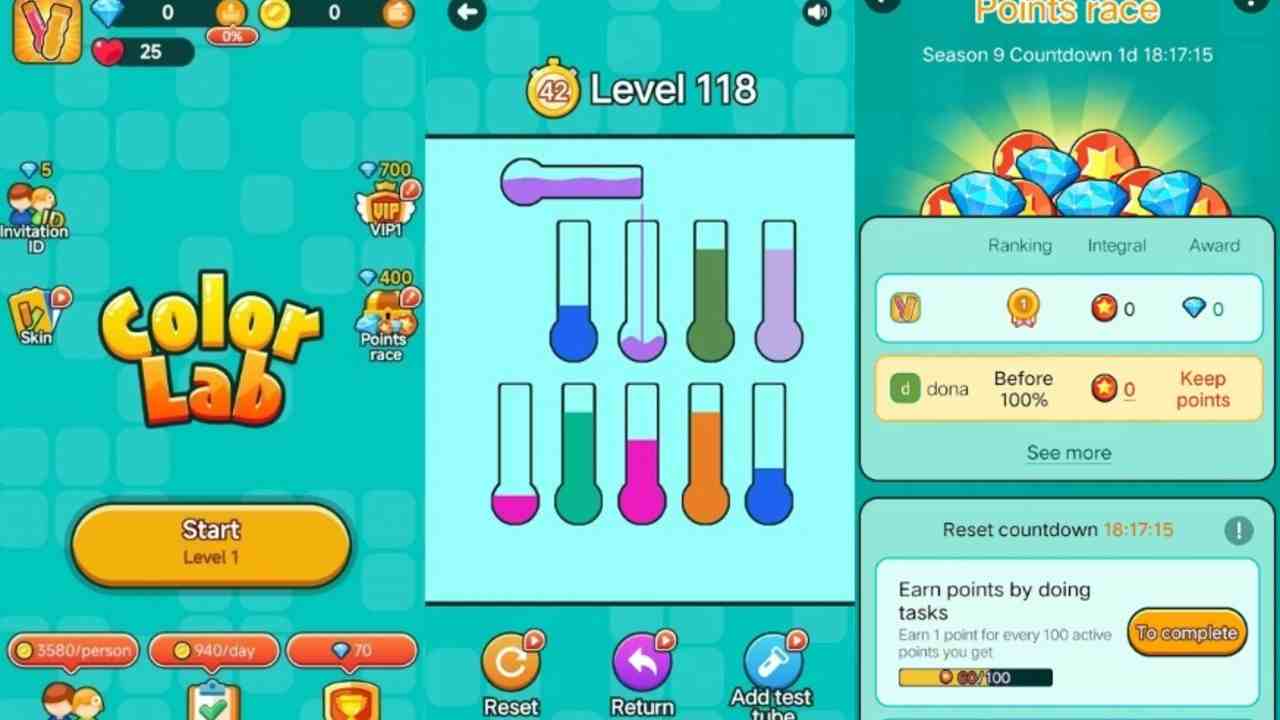Screen dimensions: 1280x720
Task: Tap the 60/100 points progress bar
Action: [x=975, y=677]
